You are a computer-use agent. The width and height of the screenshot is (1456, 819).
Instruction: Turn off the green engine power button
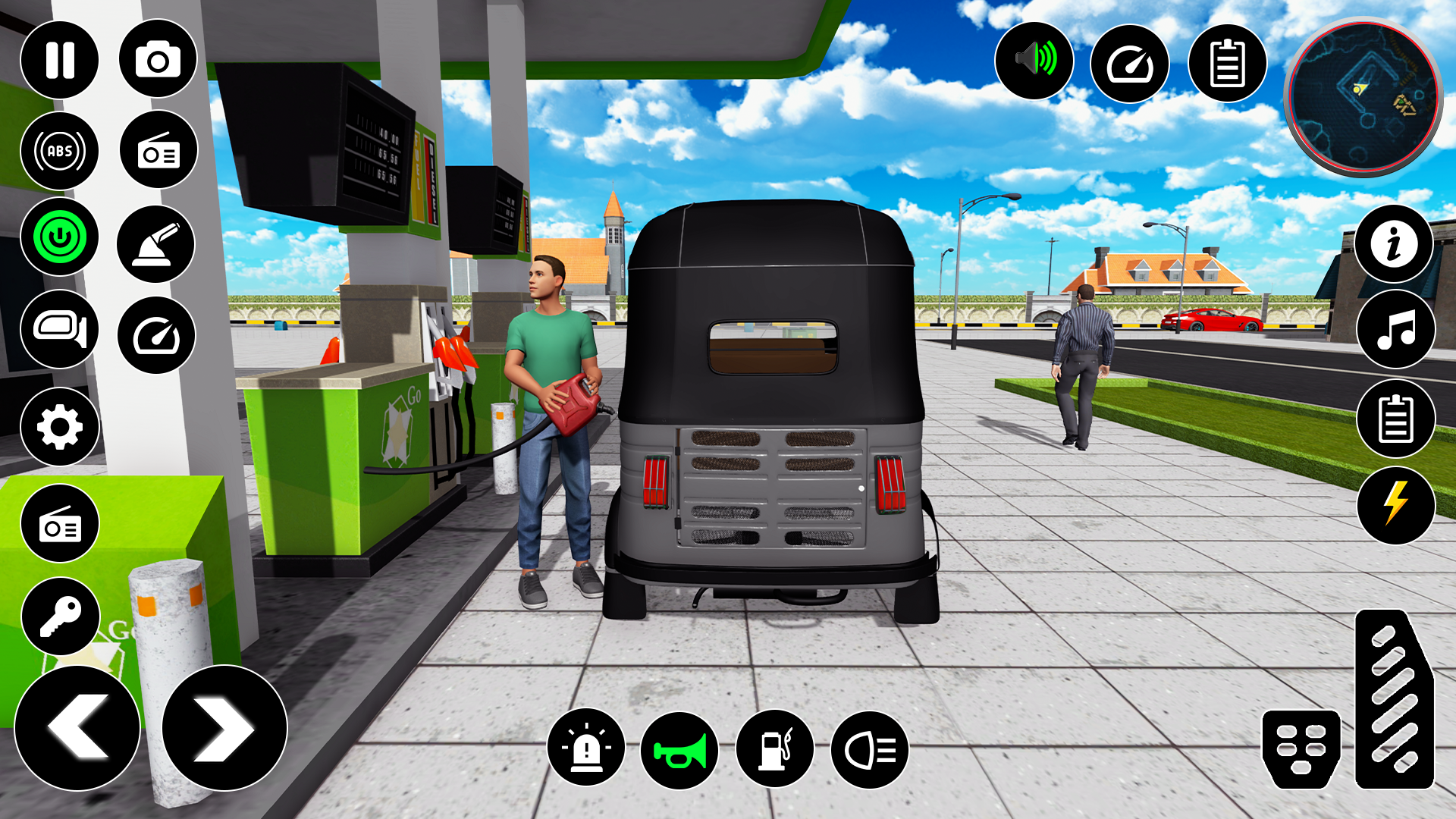(60, 237)
